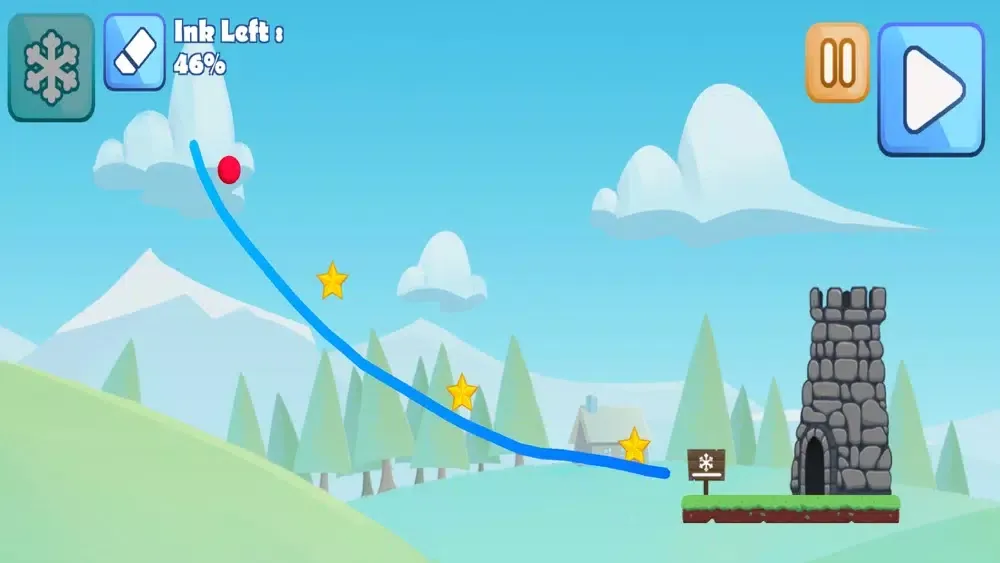Pause the game
The width and height of the screenshot is (1000, 563).
[837, 62]
